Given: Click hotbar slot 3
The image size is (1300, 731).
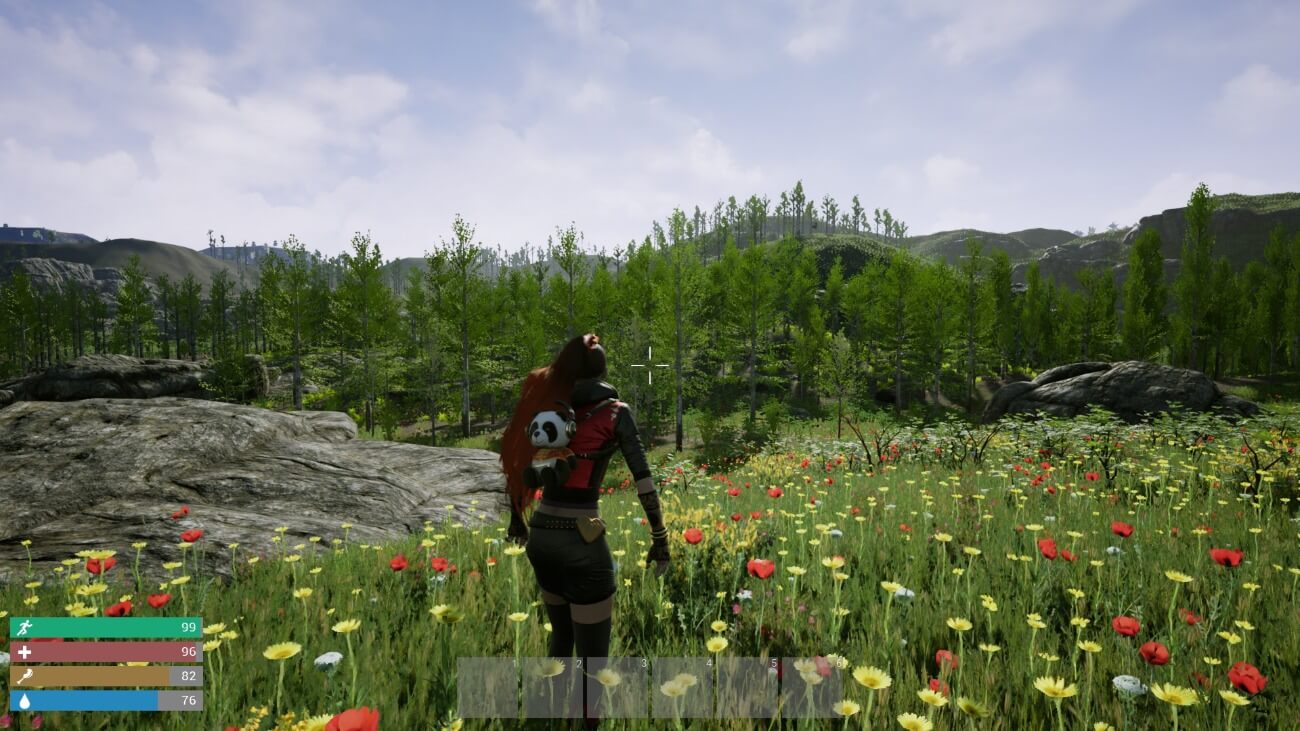Looking at the screenshot, I should click(x=617, y=687).
